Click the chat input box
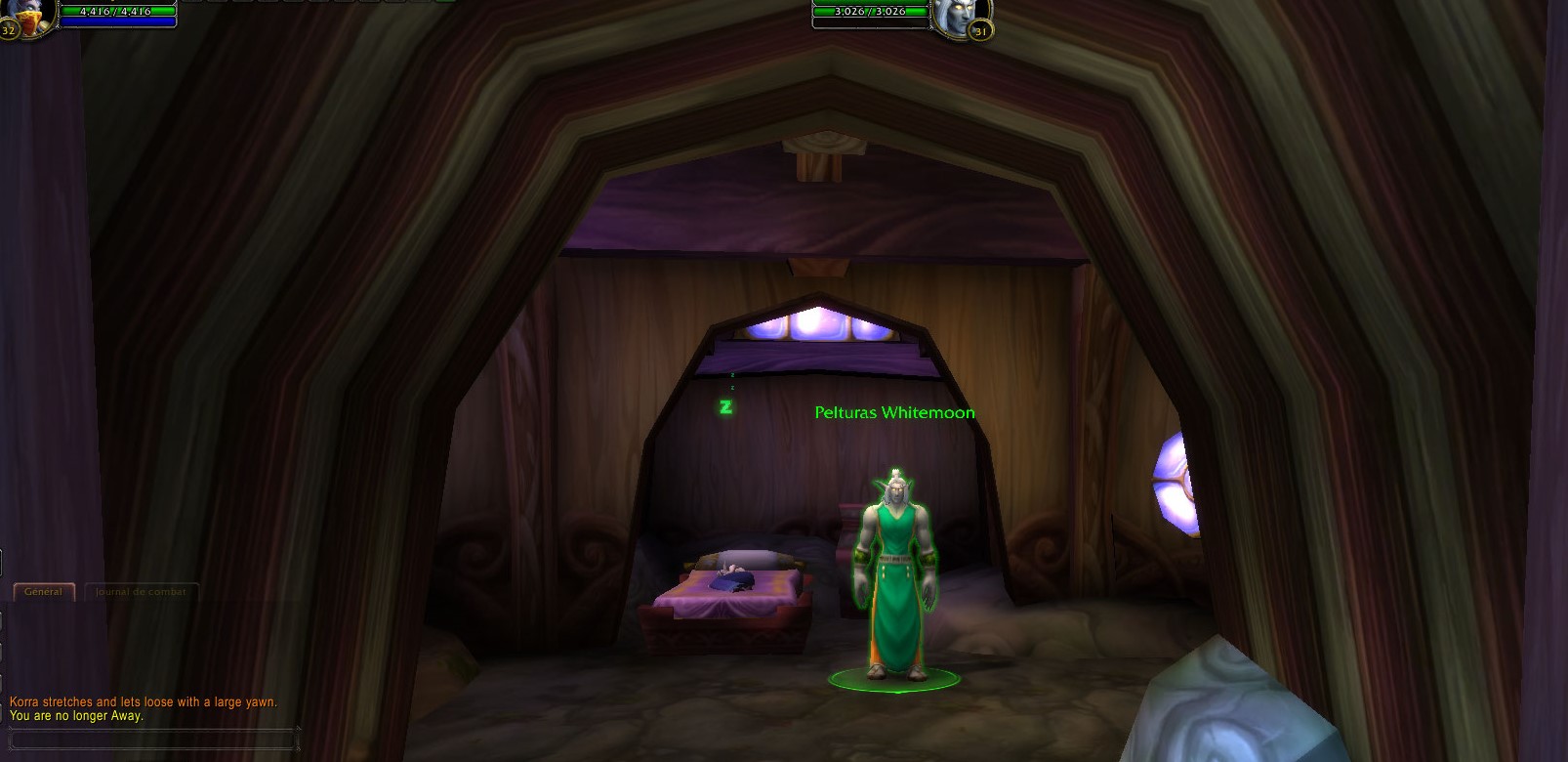The height and width of the screenshot is (762, 1568). (151, 740)
